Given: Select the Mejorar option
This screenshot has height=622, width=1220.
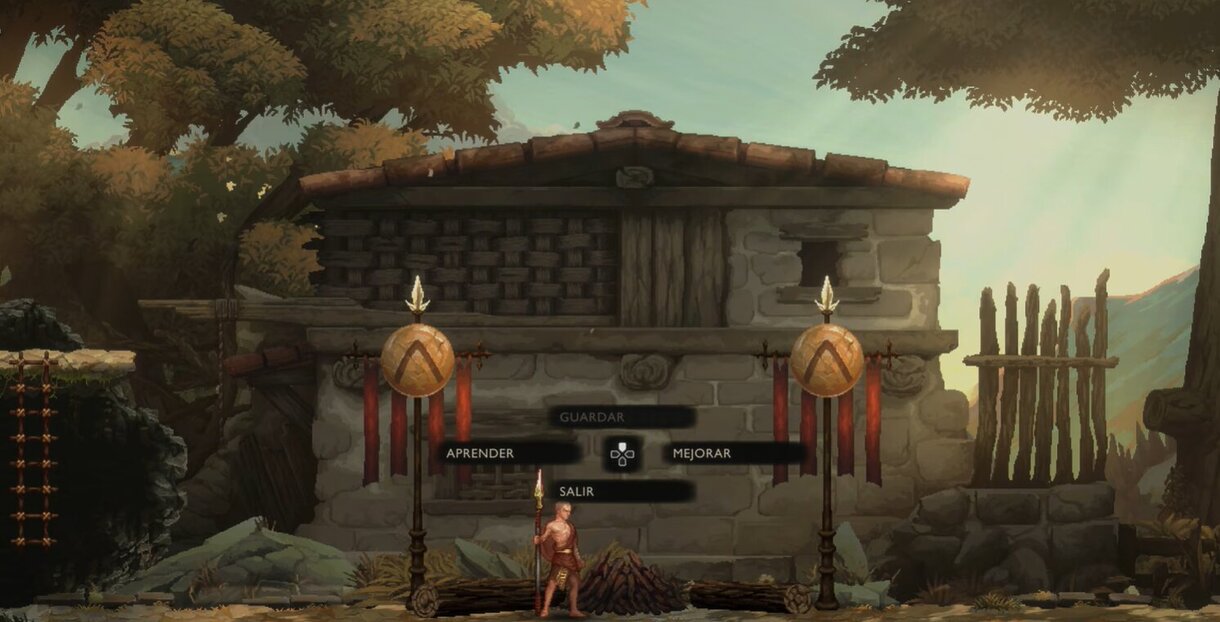Looking at the screenshot, I should [x=733, y=453].
